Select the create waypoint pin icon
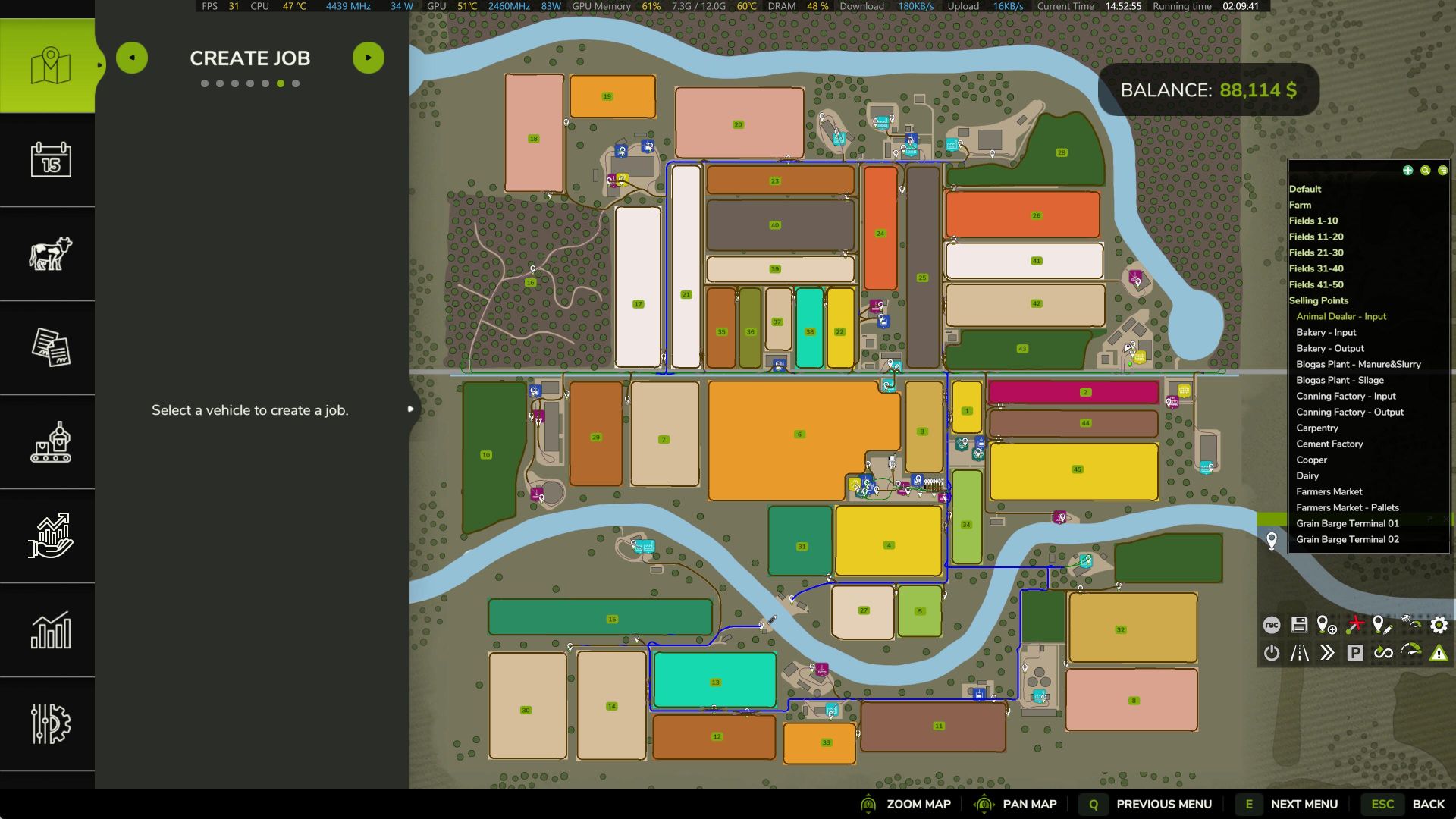This screenshot has height=819, width=1456. tap(1325, 625)
